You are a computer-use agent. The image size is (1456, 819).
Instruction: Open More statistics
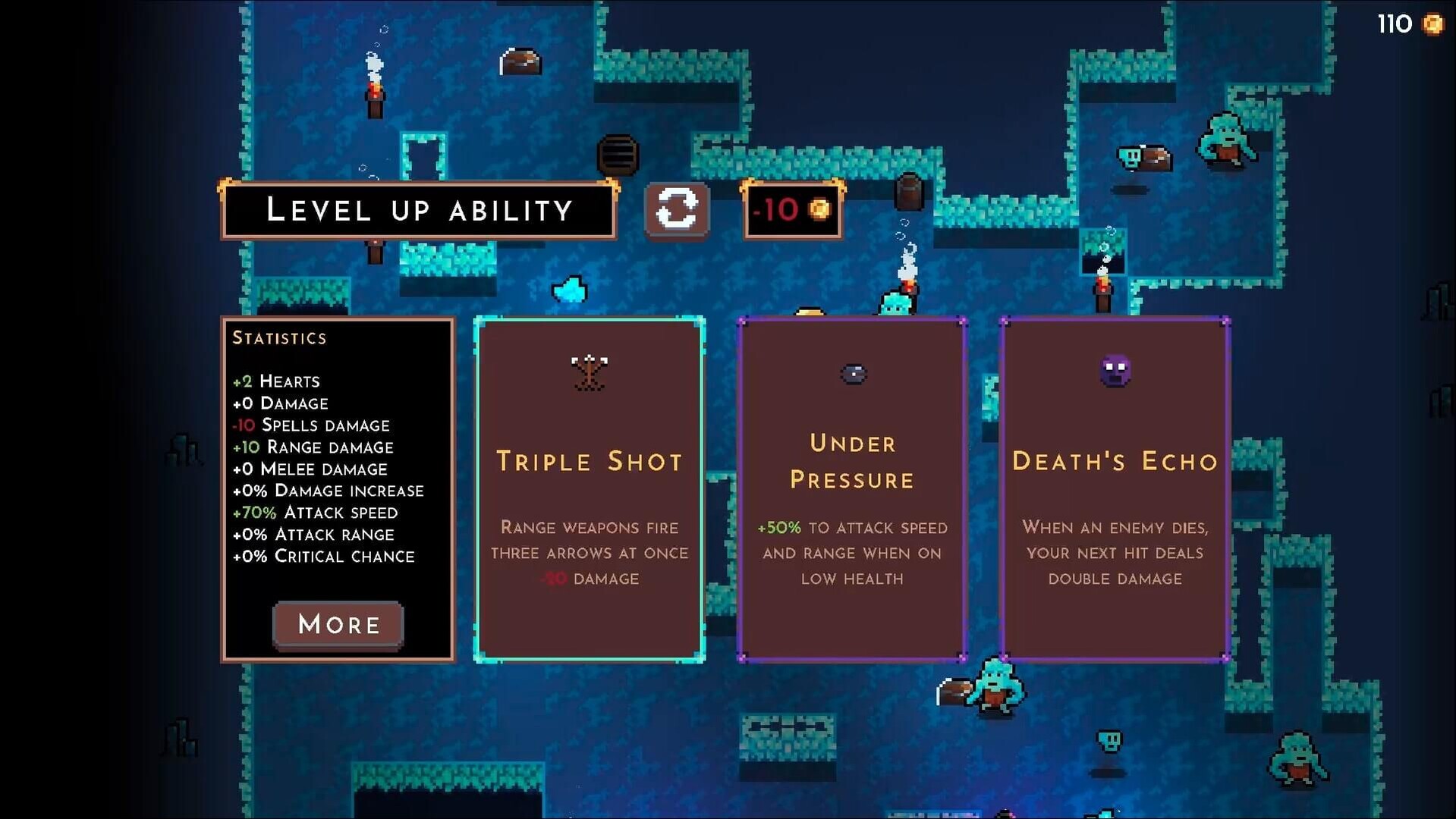tap(338, 624)
